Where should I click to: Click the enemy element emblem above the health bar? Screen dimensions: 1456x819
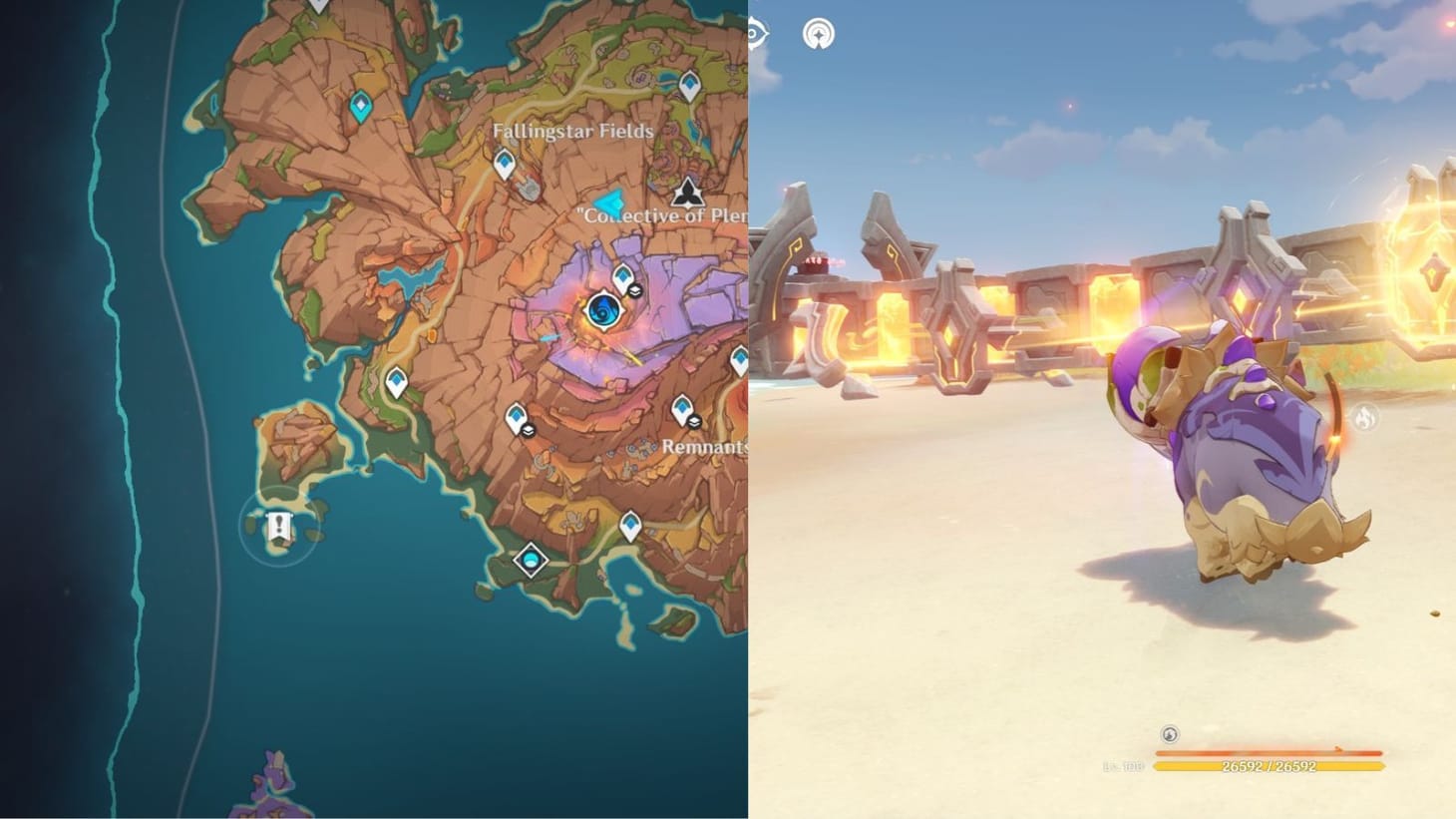[1167, 735]
